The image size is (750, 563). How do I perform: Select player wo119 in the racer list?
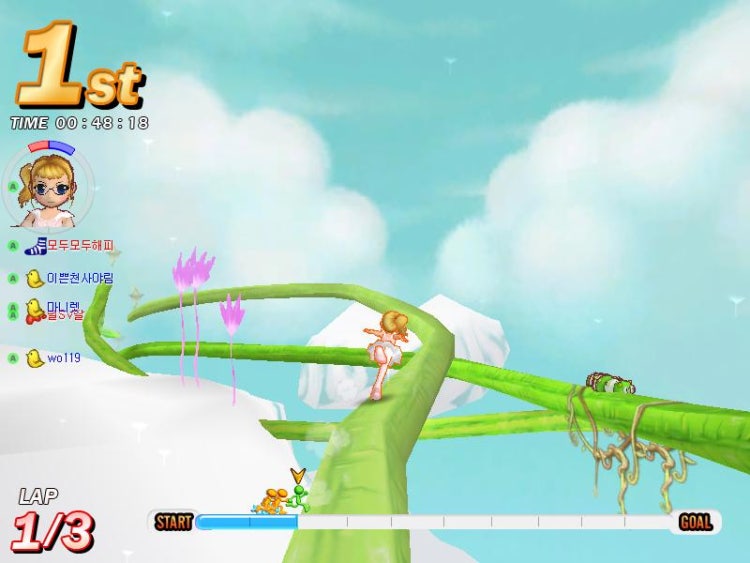click(56, 357)
